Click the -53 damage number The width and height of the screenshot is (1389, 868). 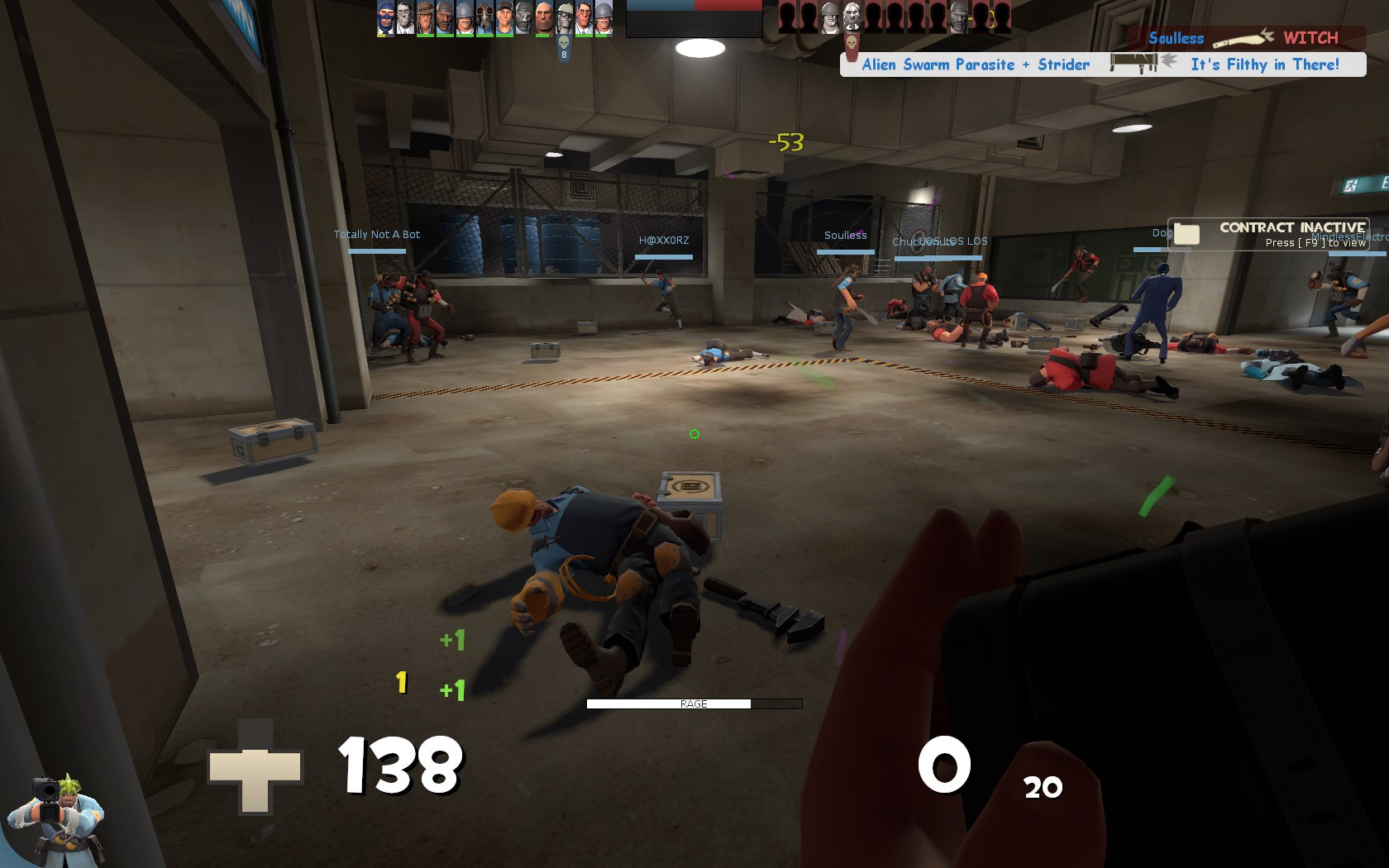coord(784,142)
